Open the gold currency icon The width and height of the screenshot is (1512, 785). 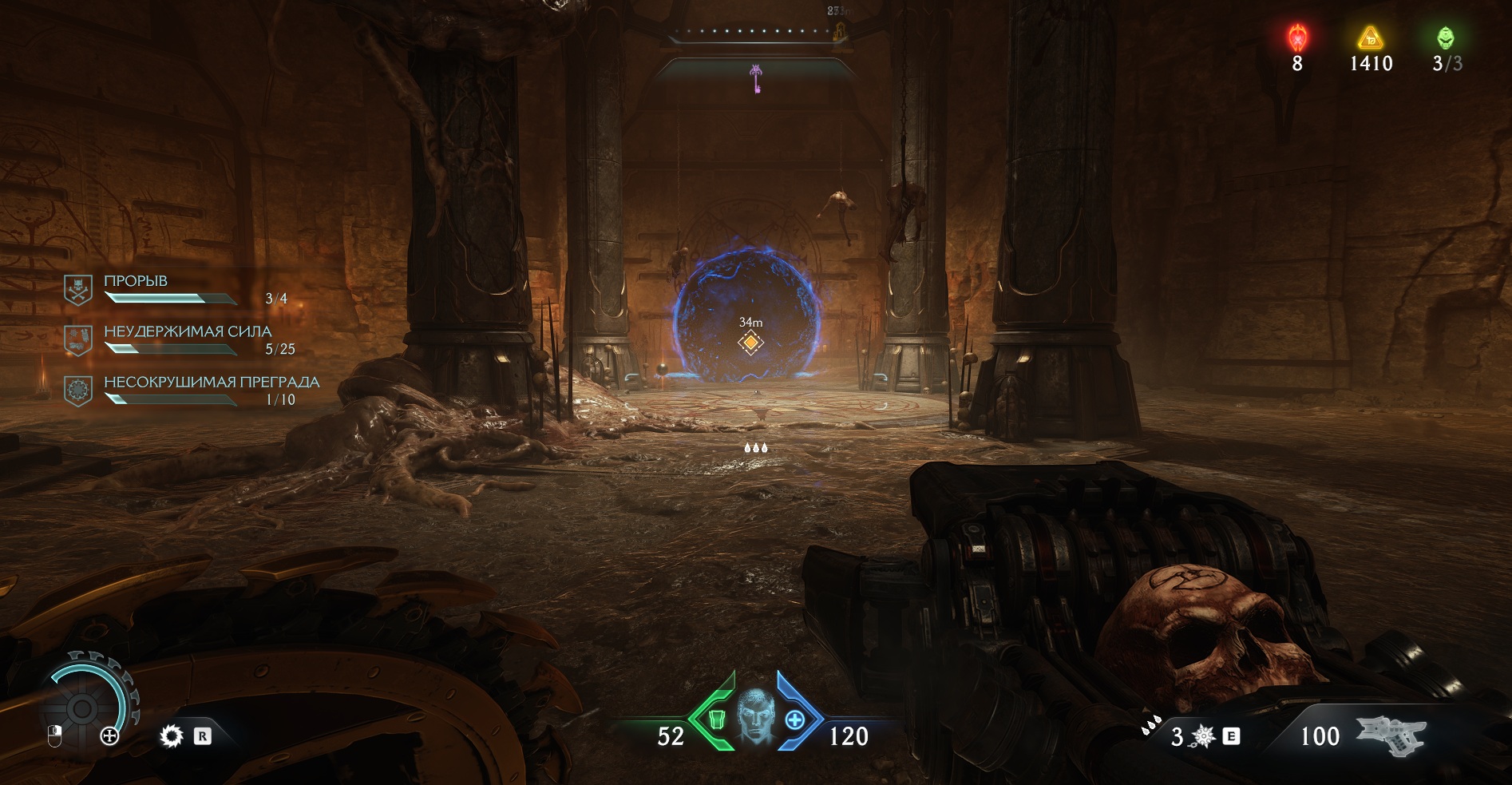[1370, 38]
